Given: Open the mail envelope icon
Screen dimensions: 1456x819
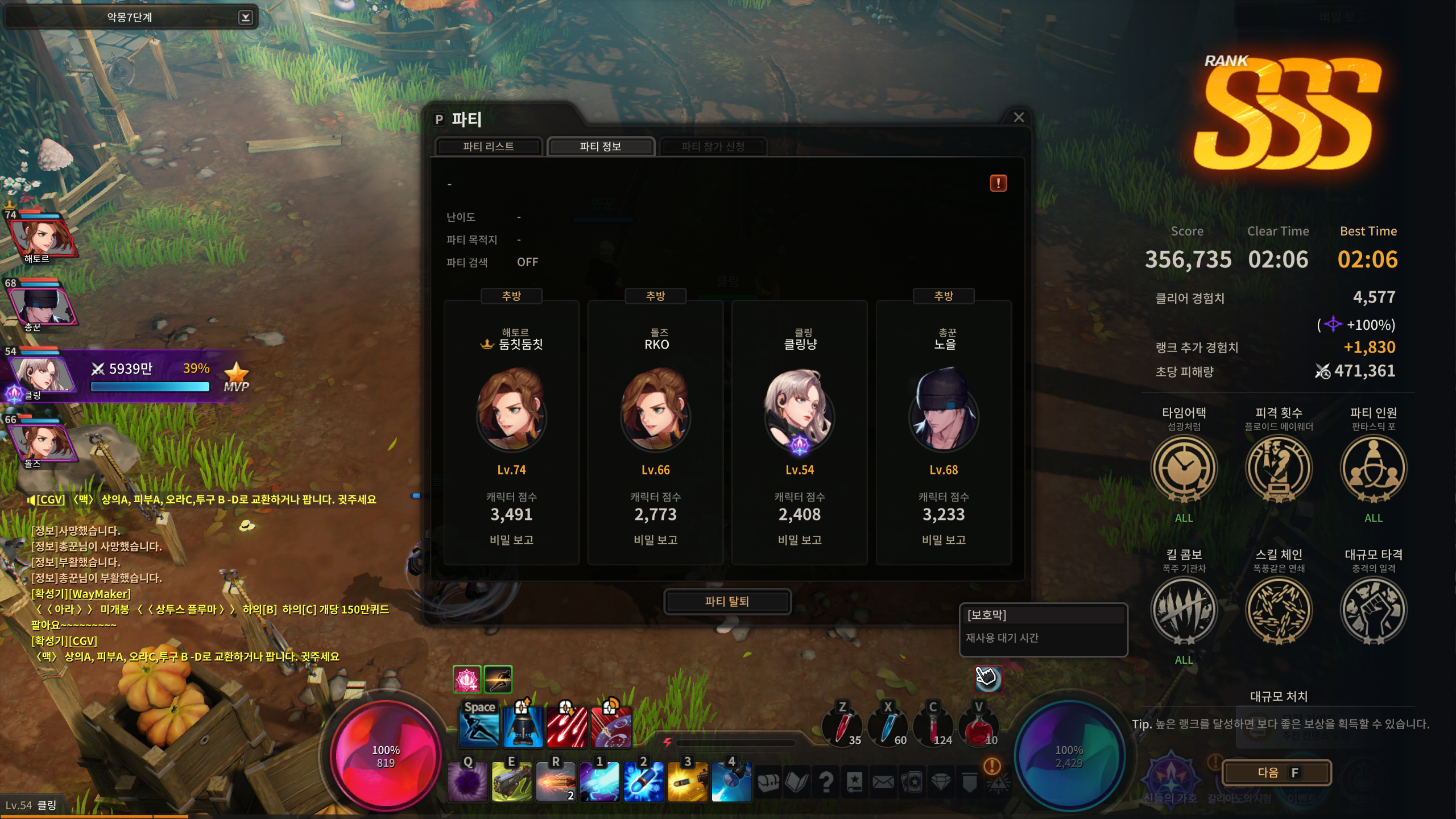Looking at the screenshot, I should coord(883,783).
